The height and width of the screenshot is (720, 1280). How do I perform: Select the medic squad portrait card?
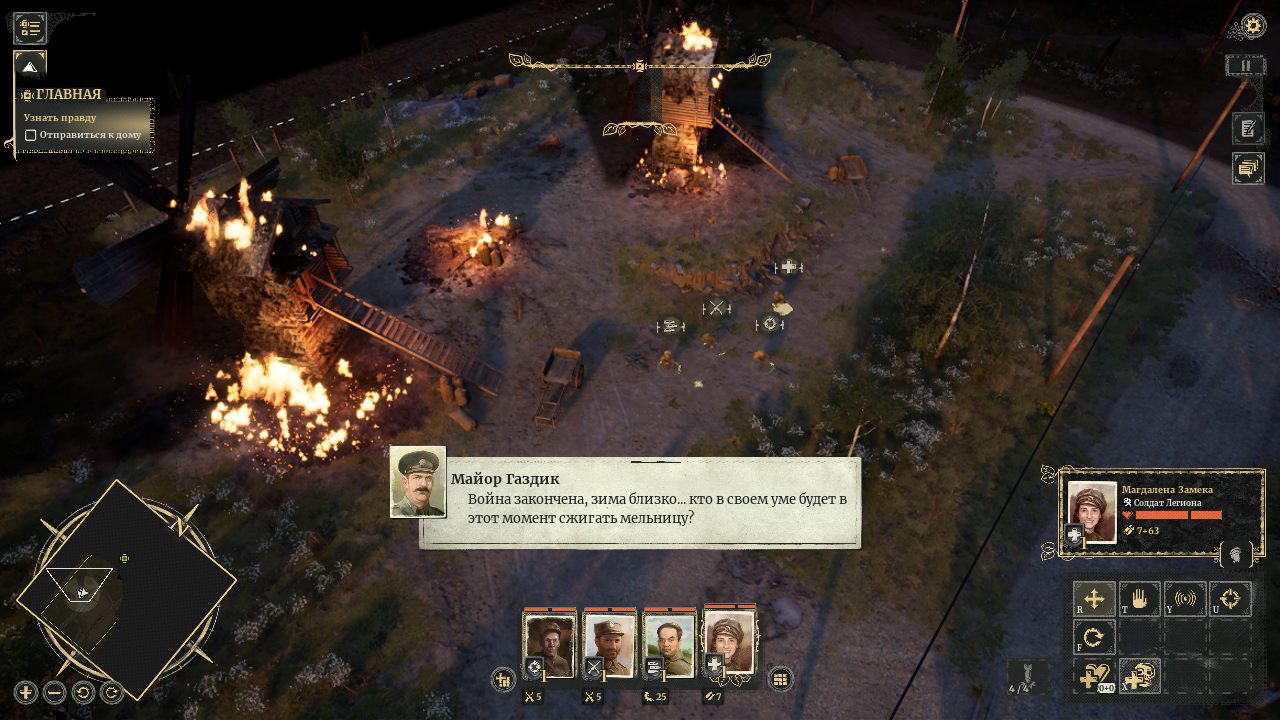(x=729, y=643)
